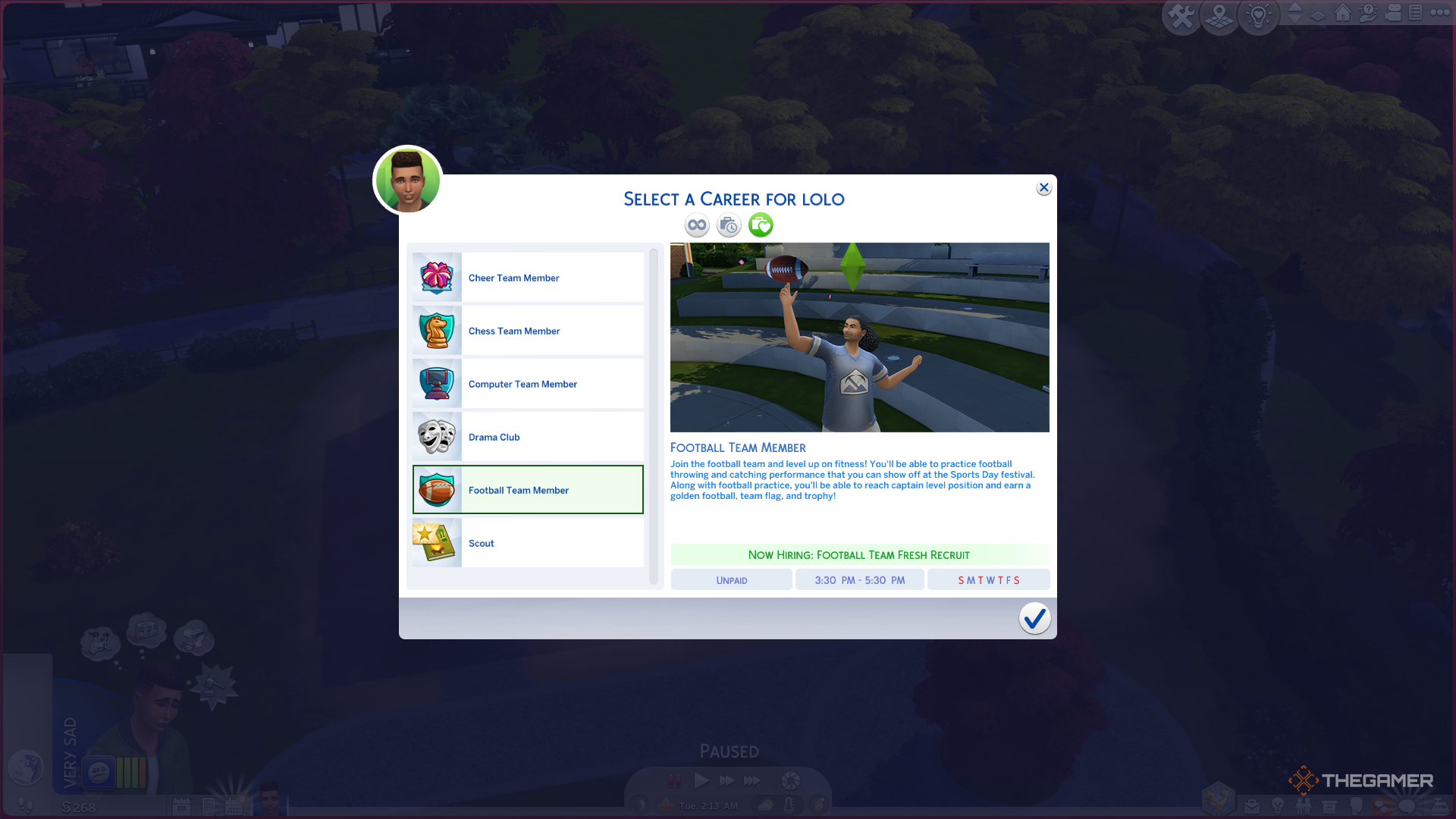Open the Inventory box panel icon
Screen dimensions: 1456x819
tap(1329, 806)
